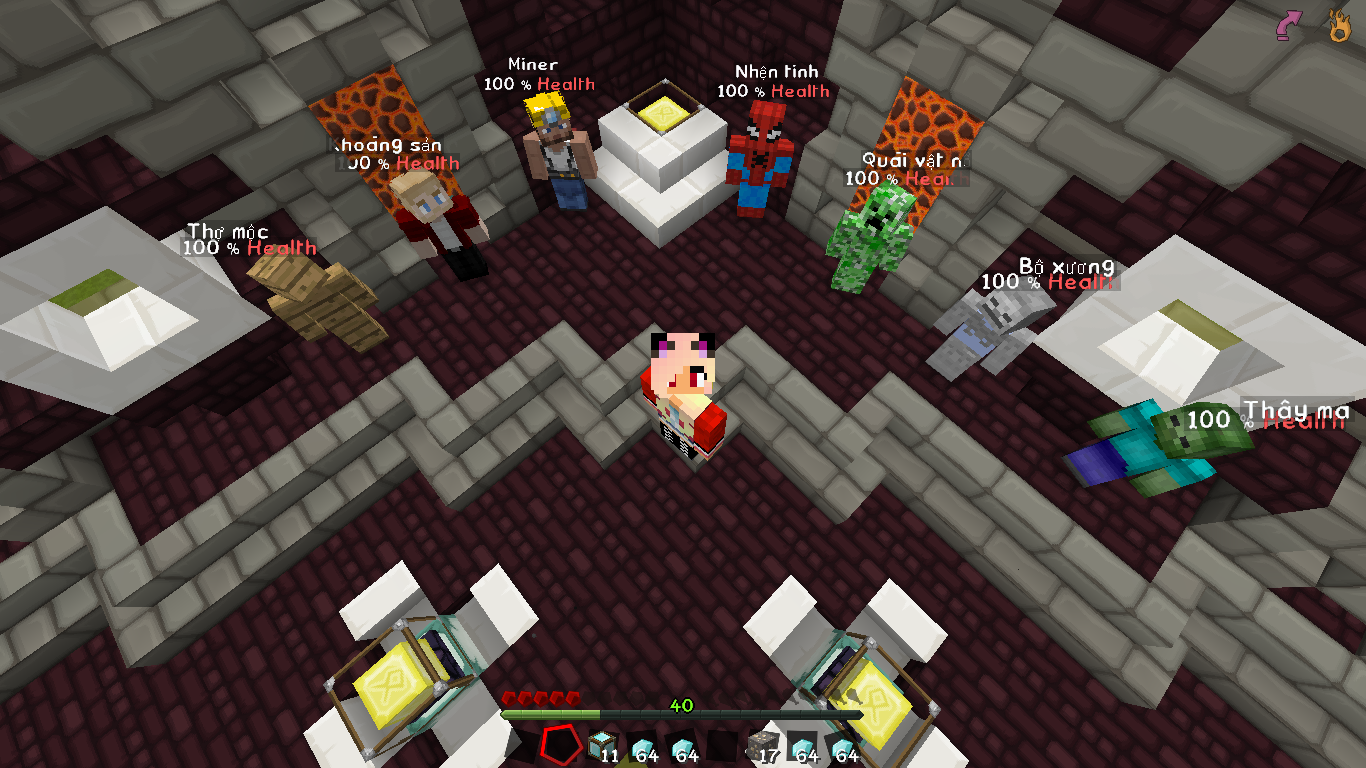Select the ore block stack of 17
This screenshot has height=768, width=1366.
coord(761,745)
